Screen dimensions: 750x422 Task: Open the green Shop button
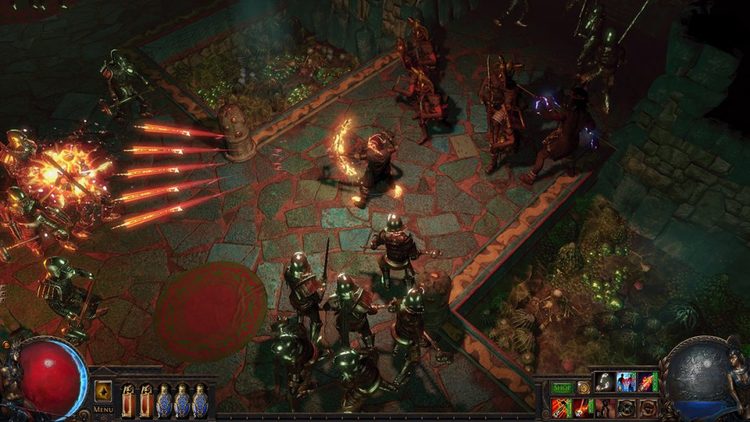tap(561, 387)
